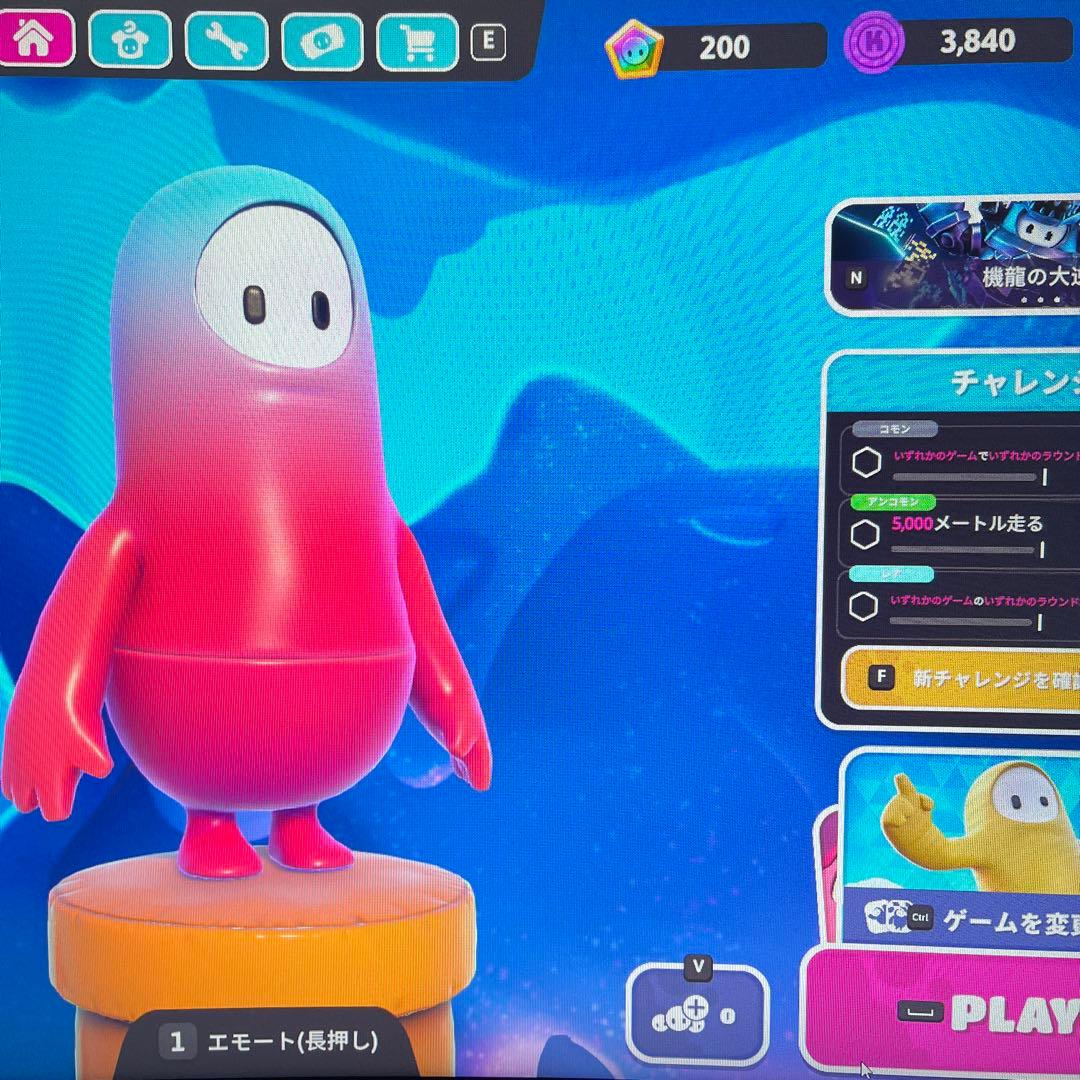Select the Rare rarity challenge row

click(962, 607)
